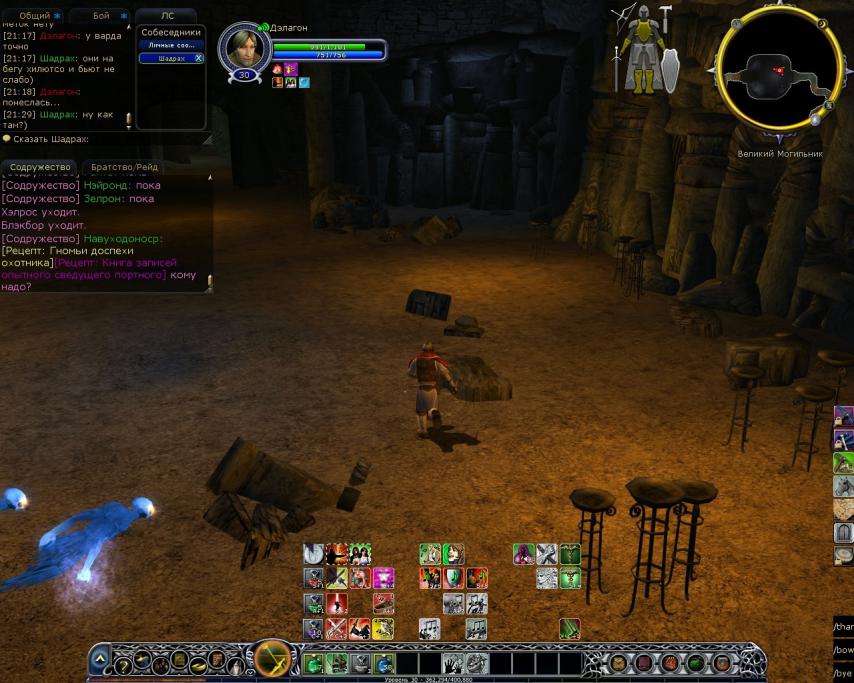Trigger the /bow emote shortcut
Image resolution: width=854 pixels, height=683 pixels.
coord(843,649)
